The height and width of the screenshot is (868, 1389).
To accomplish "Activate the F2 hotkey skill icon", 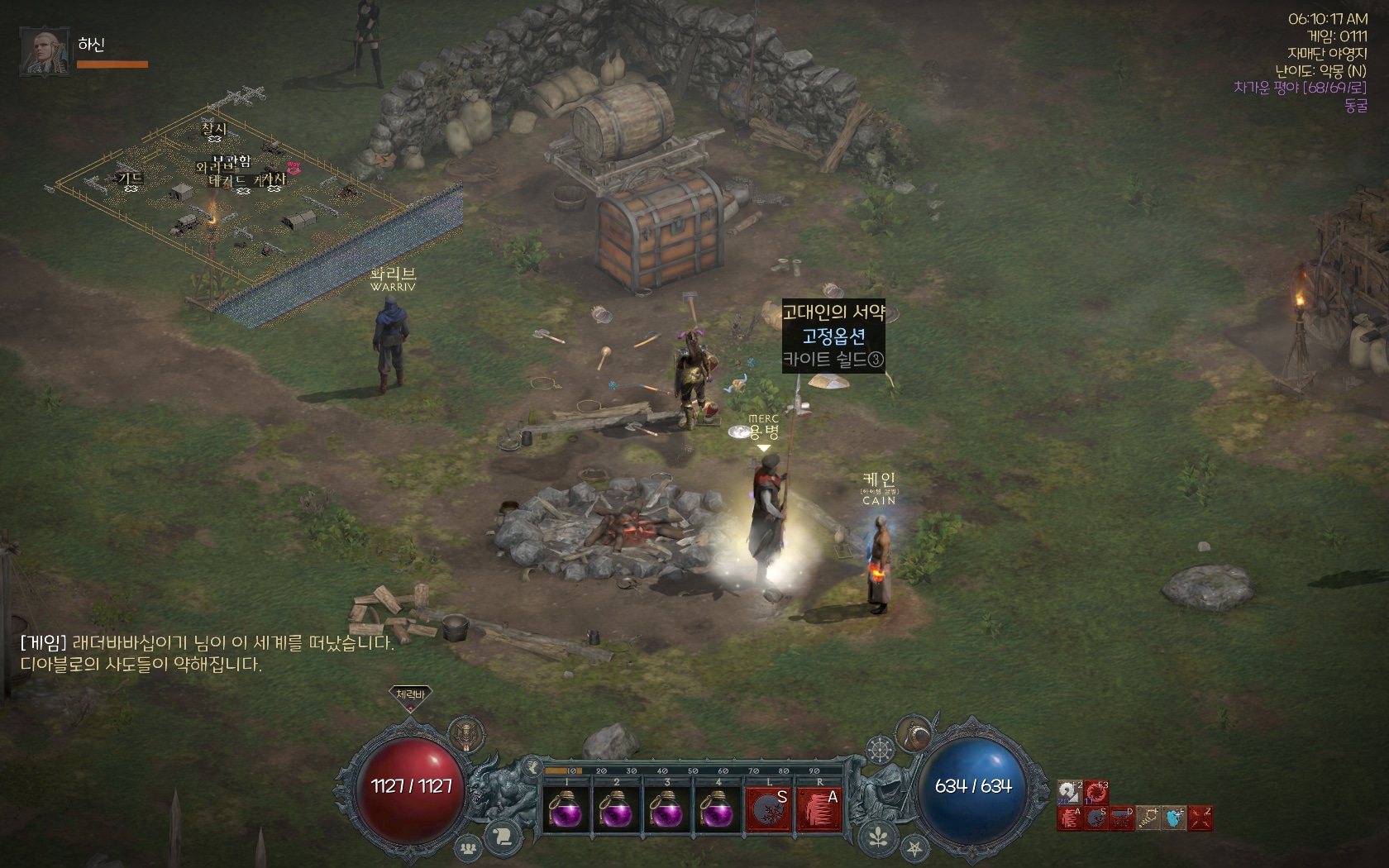I will (x=1070, y=792).
